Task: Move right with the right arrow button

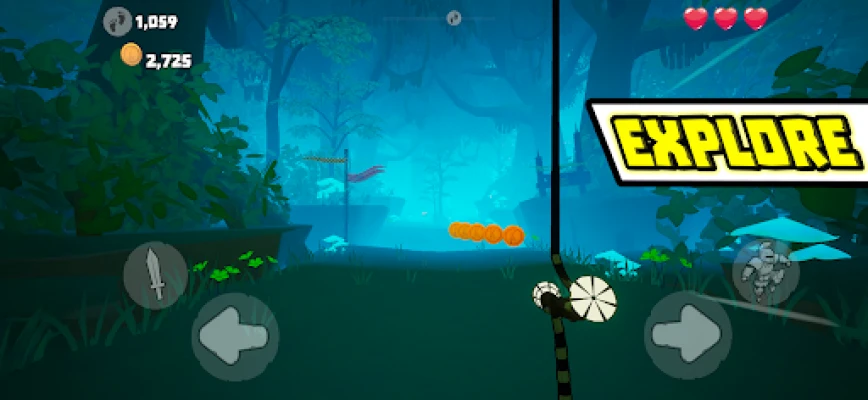Action: 688,335
